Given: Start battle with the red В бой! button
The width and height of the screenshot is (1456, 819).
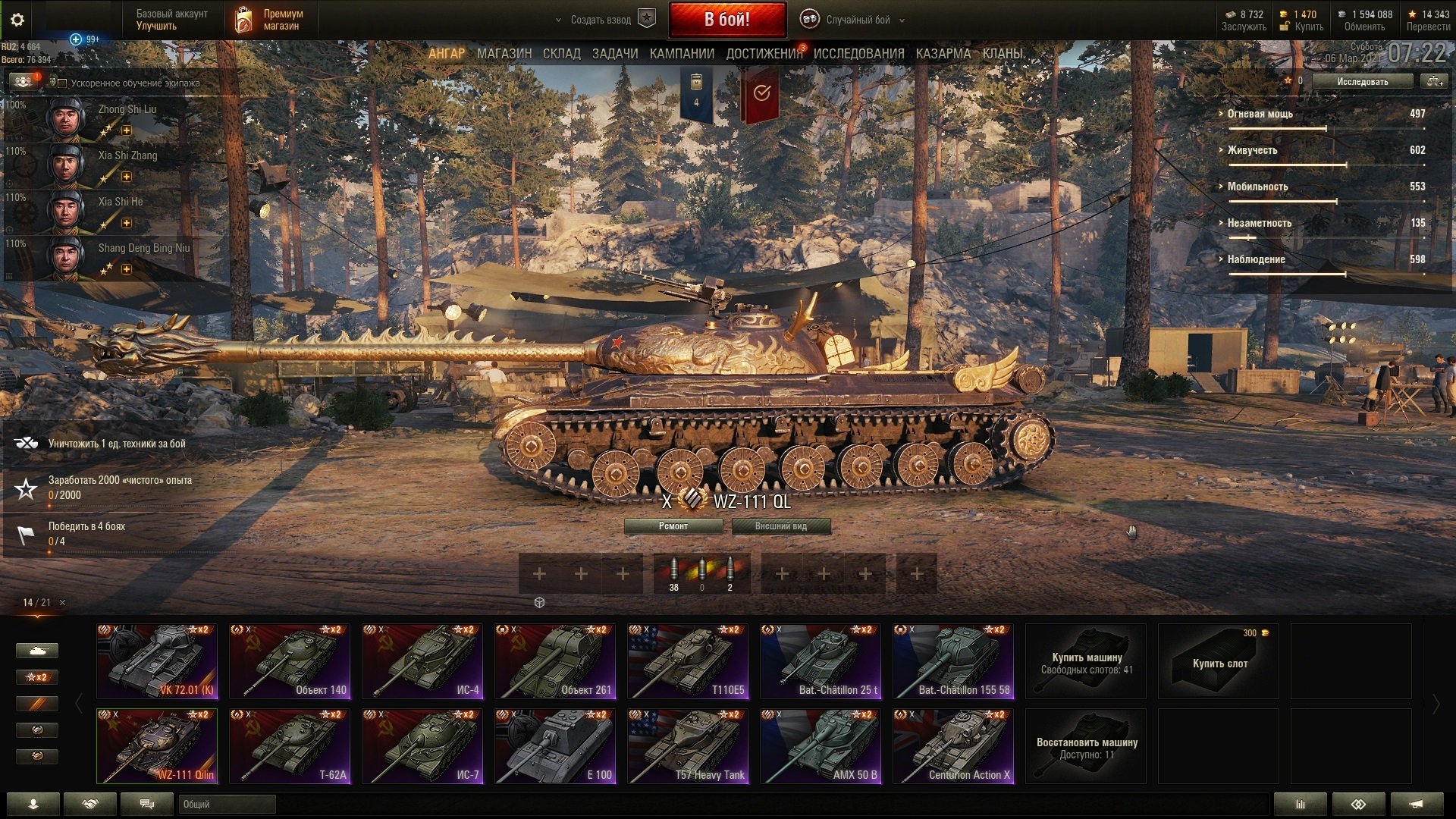Looking at the screenshot, I should (x=726, y=20).
